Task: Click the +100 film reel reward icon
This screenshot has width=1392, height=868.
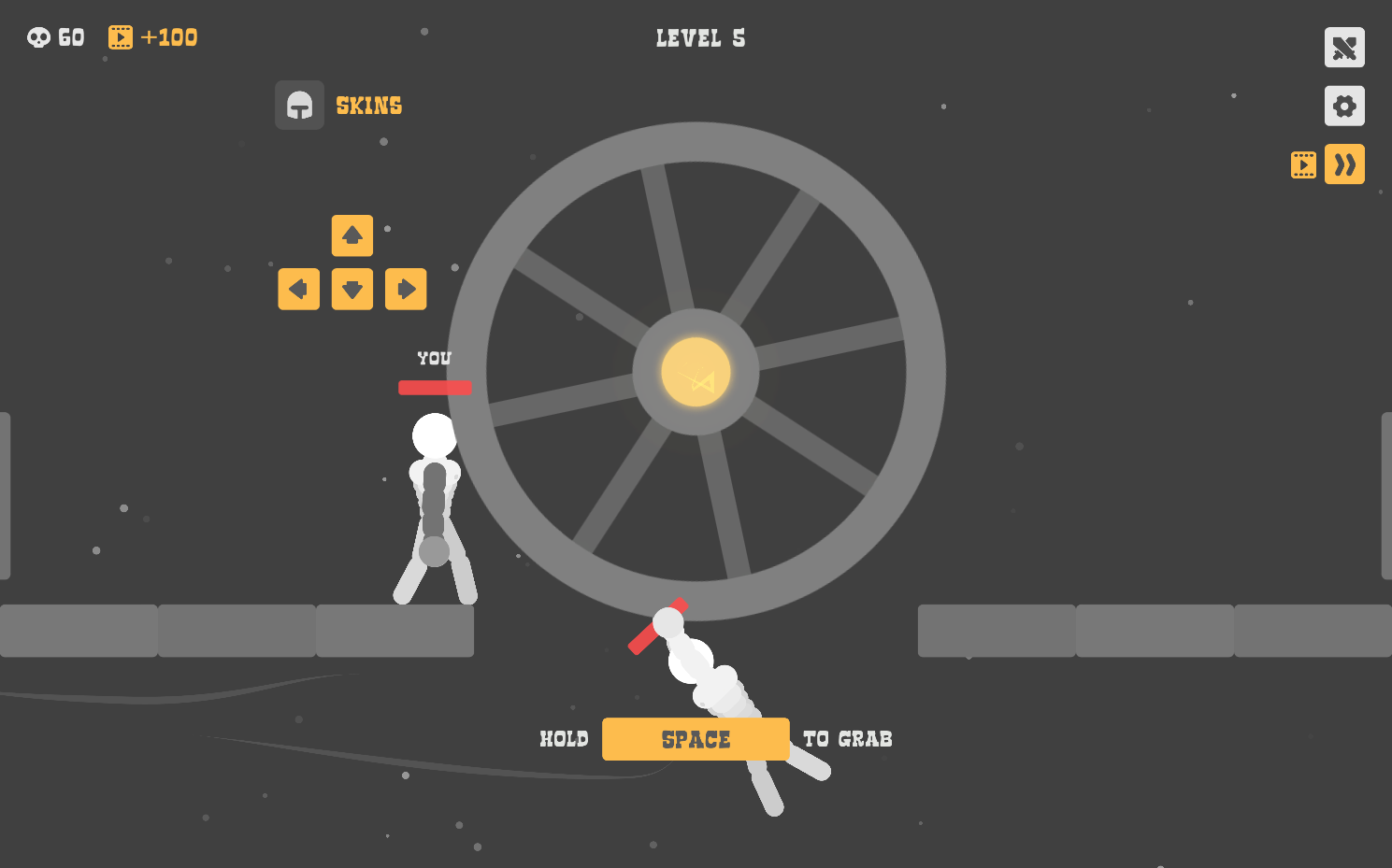Action: 119,36
